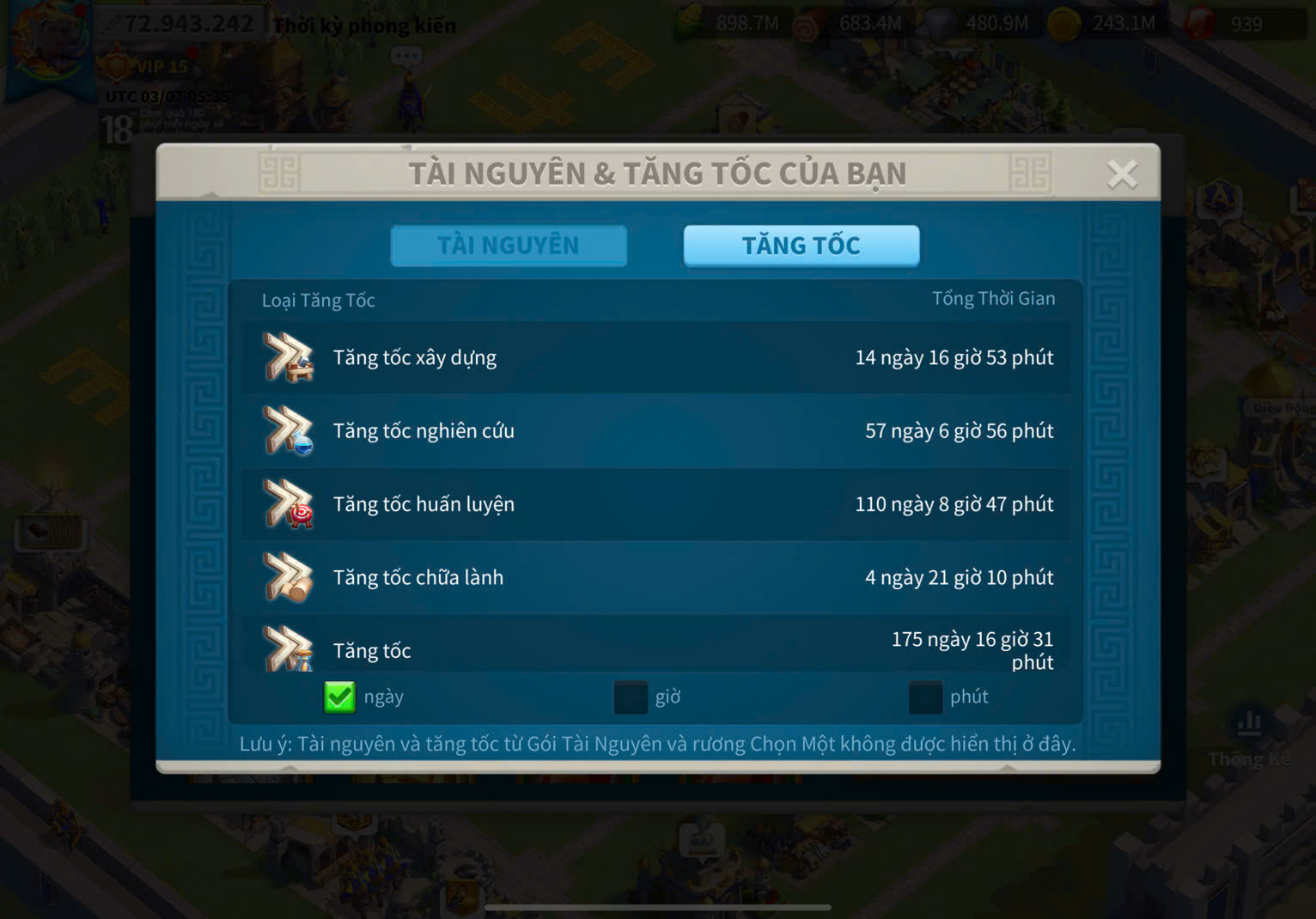The width and height of the screenshot is (1316, 919).
Task: Click the Tăng tốc huấn luyện row
Action: [x=656, y=504]
